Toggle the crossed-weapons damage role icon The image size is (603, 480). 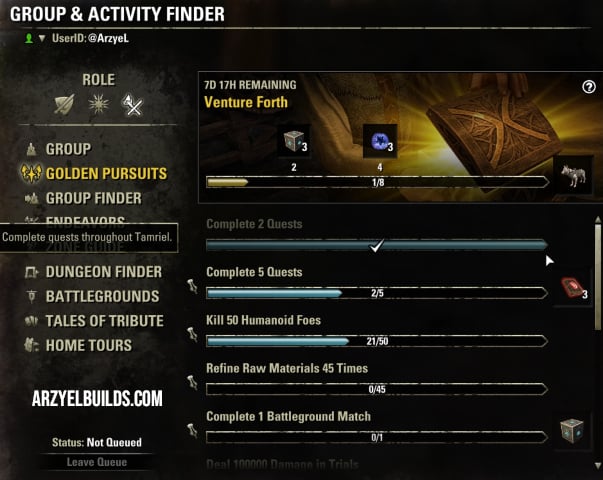pyautogui.click(x=131, y=103)
